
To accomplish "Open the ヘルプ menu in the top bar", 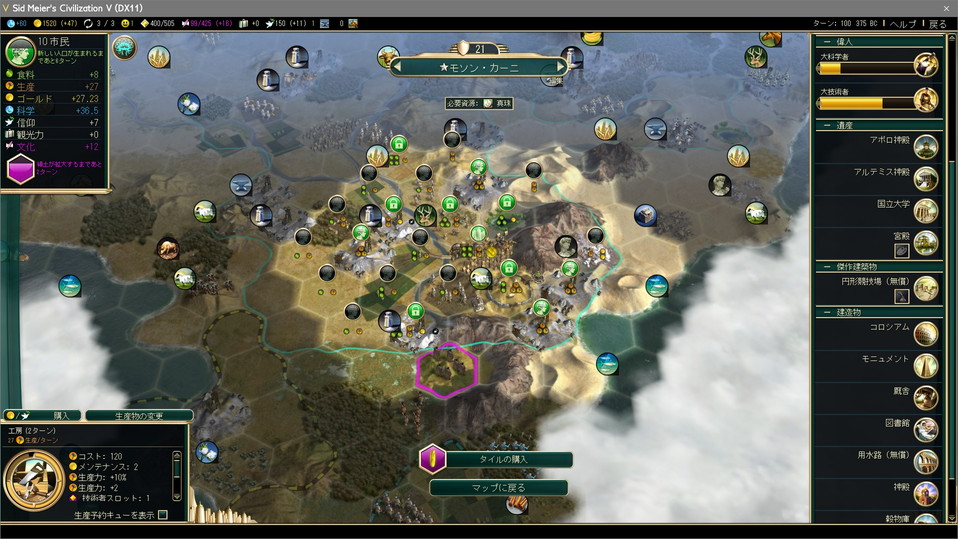I will [x=903, y=23].
